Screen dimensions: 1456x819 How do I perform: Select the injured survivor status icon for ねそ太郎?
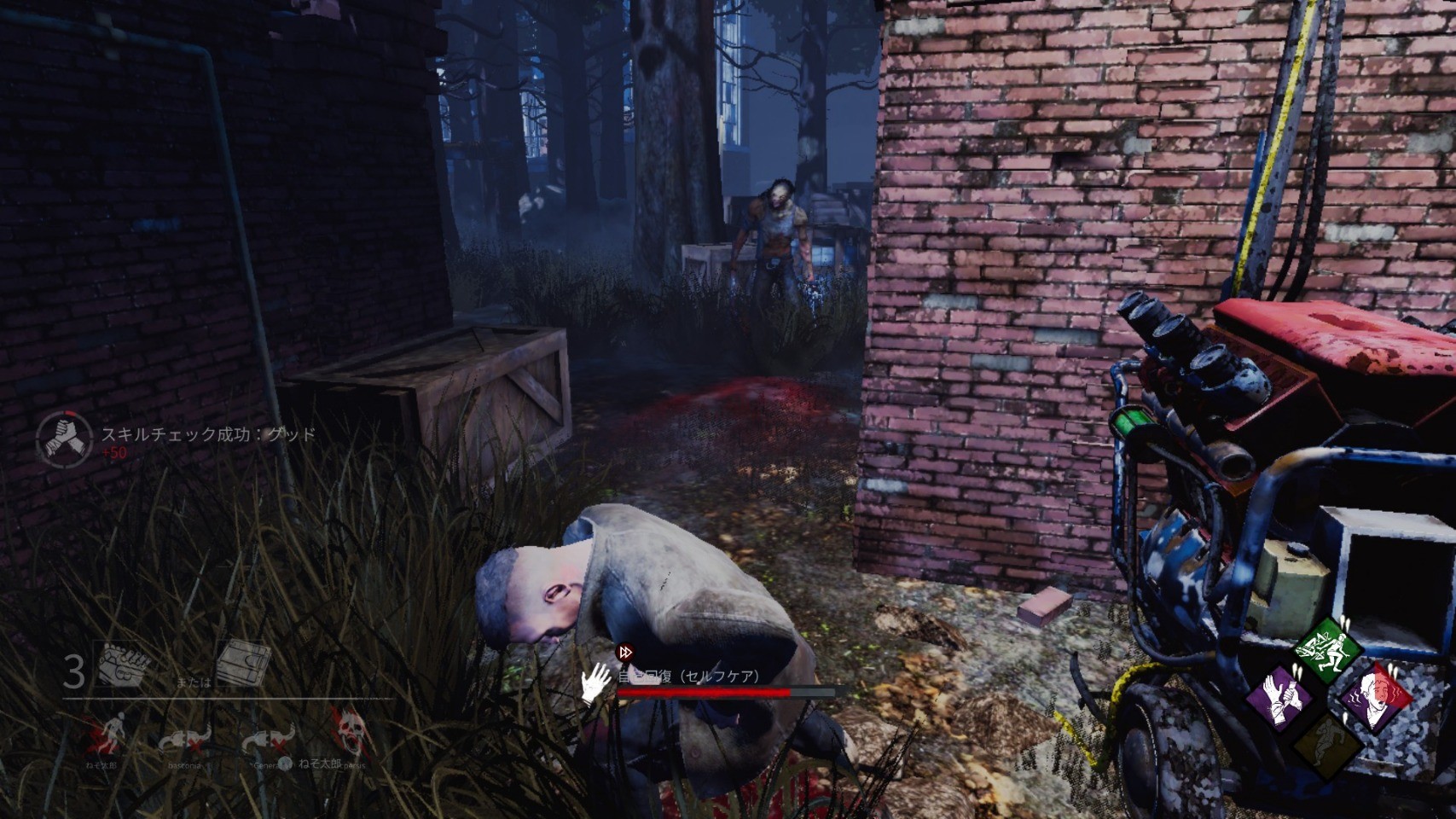pyautogui.click(x=105, y=735)
